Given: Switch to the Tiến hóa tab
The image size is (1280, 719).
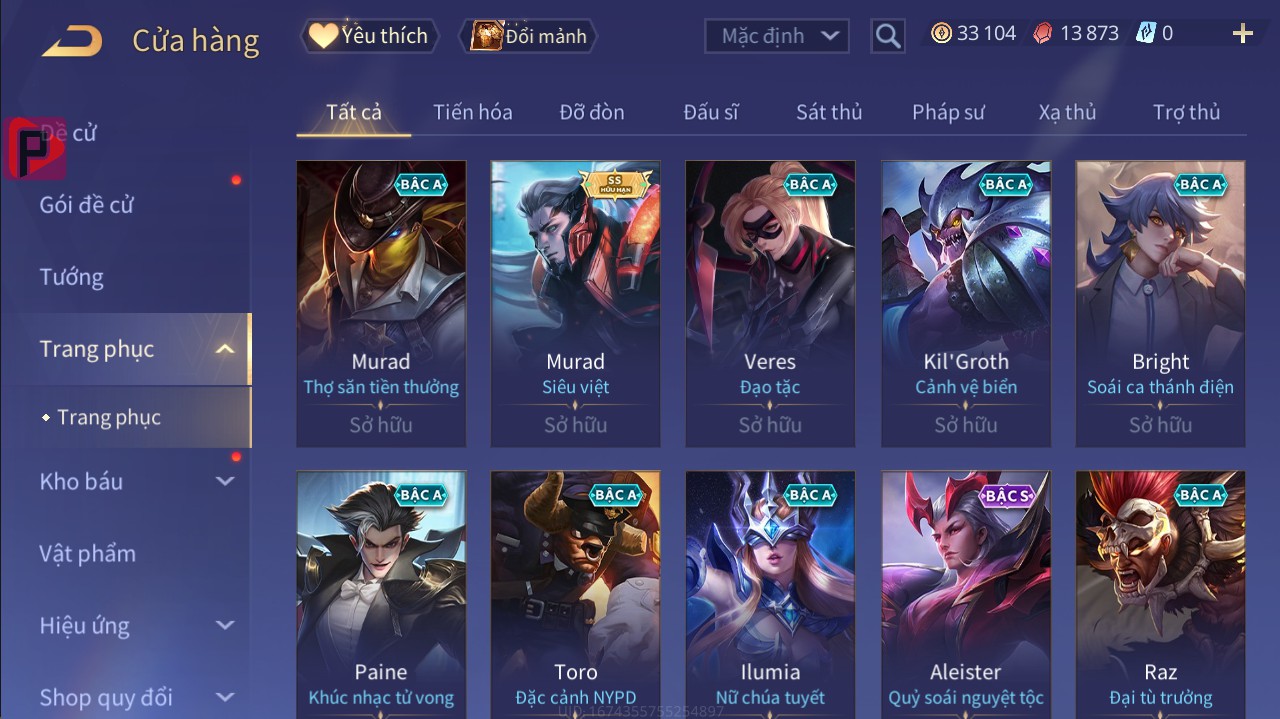Looking at the screenshot, I should 472,112.
